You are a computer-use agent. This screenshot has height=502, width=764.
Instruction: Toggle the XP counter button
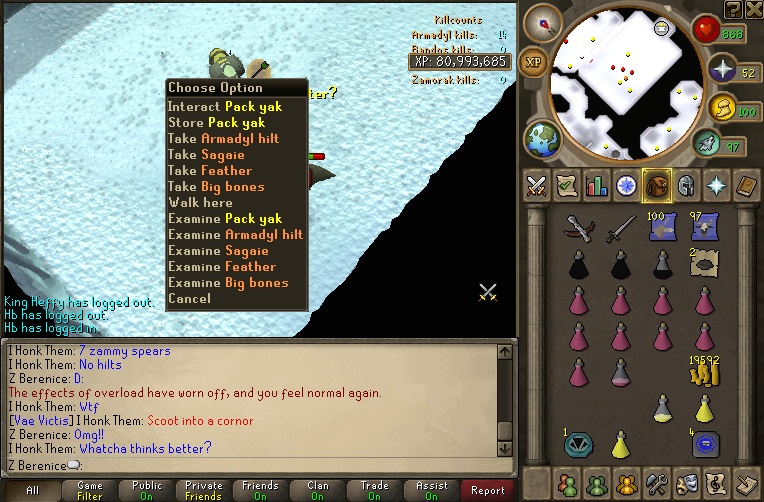[x=535, y=61]
